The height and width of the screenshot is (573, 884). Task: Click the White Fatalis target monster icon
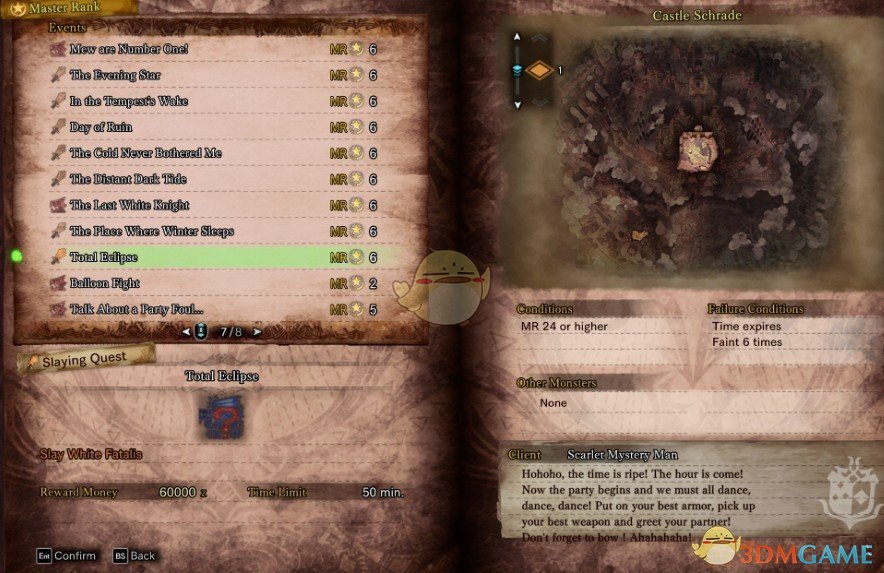(x=221, y=413)
